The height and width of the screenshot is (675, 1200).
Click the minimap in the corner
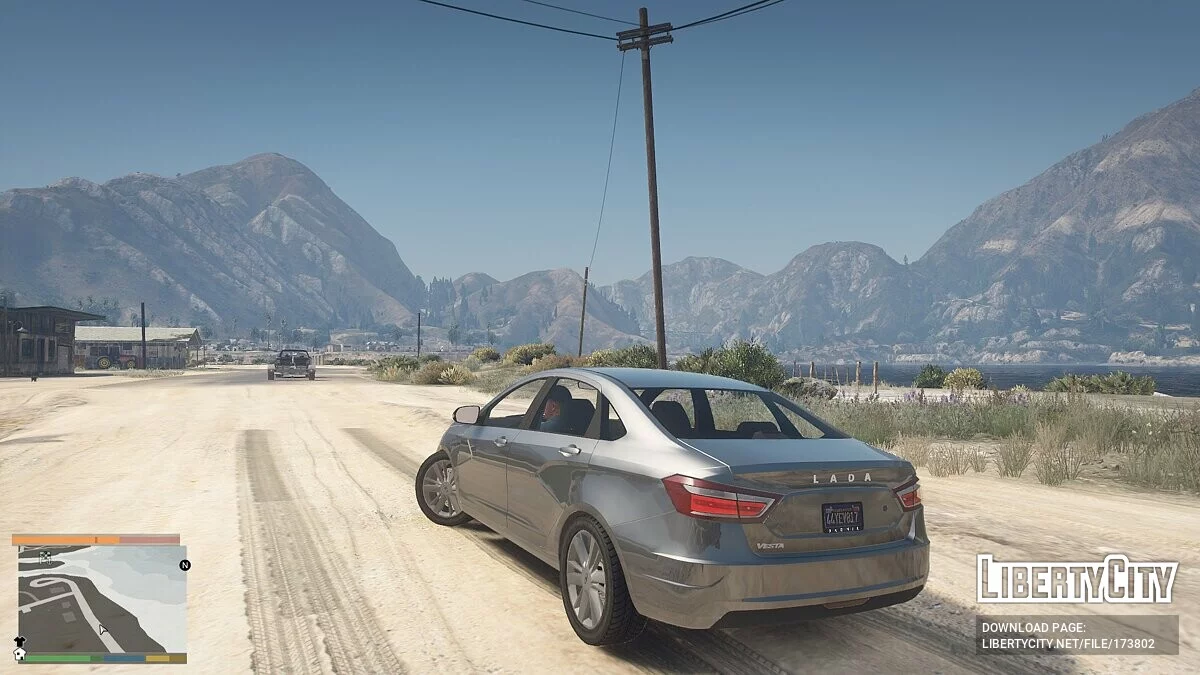click(100, 598)
